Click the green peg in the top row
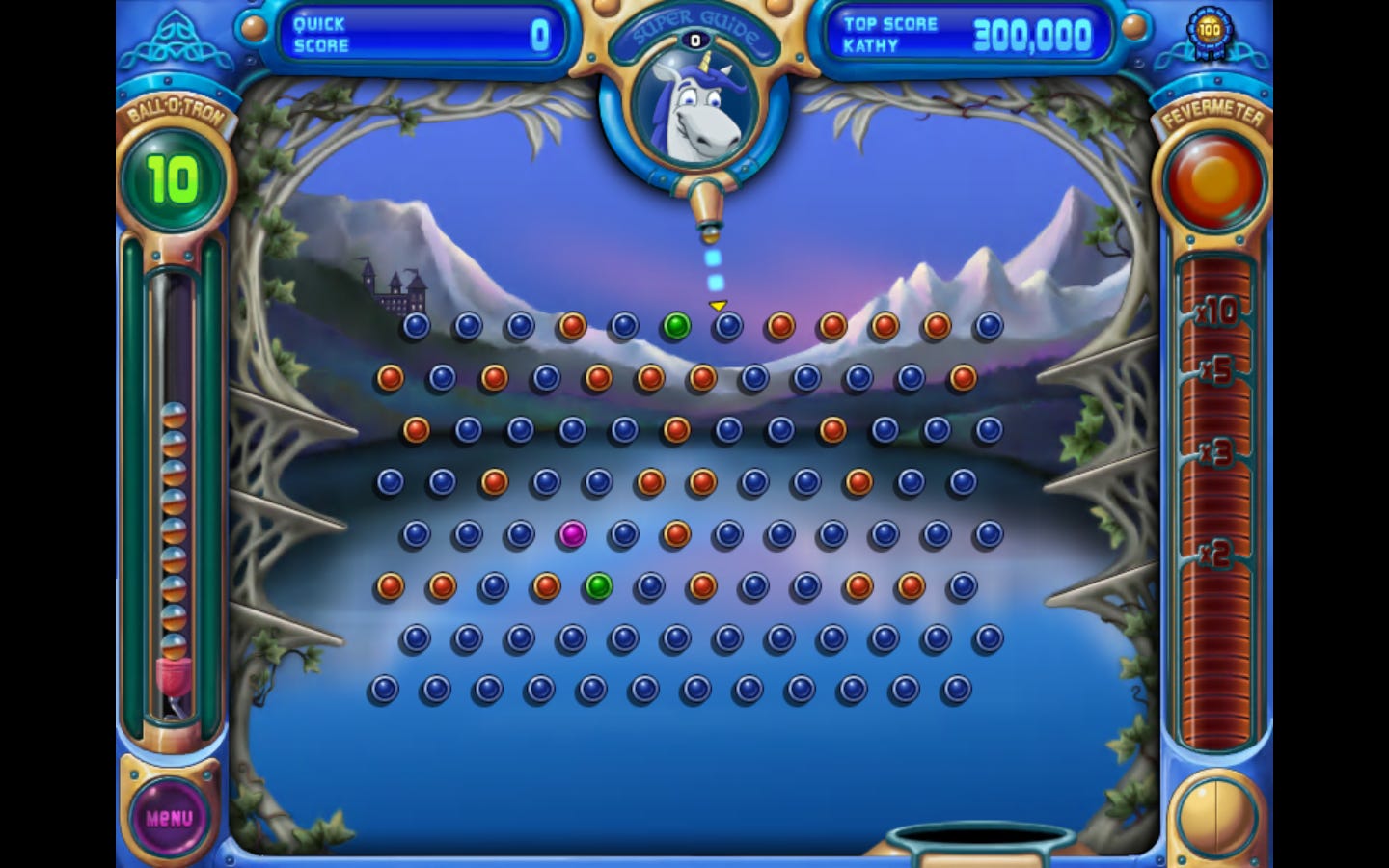The width and height of the screenshot is (1389, 868). tap(675, 325)
